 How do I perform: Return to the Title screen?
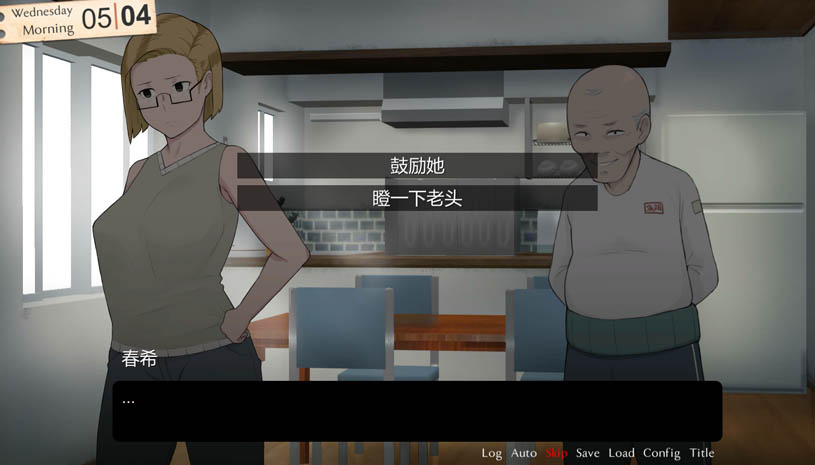(x=702, y=453)
